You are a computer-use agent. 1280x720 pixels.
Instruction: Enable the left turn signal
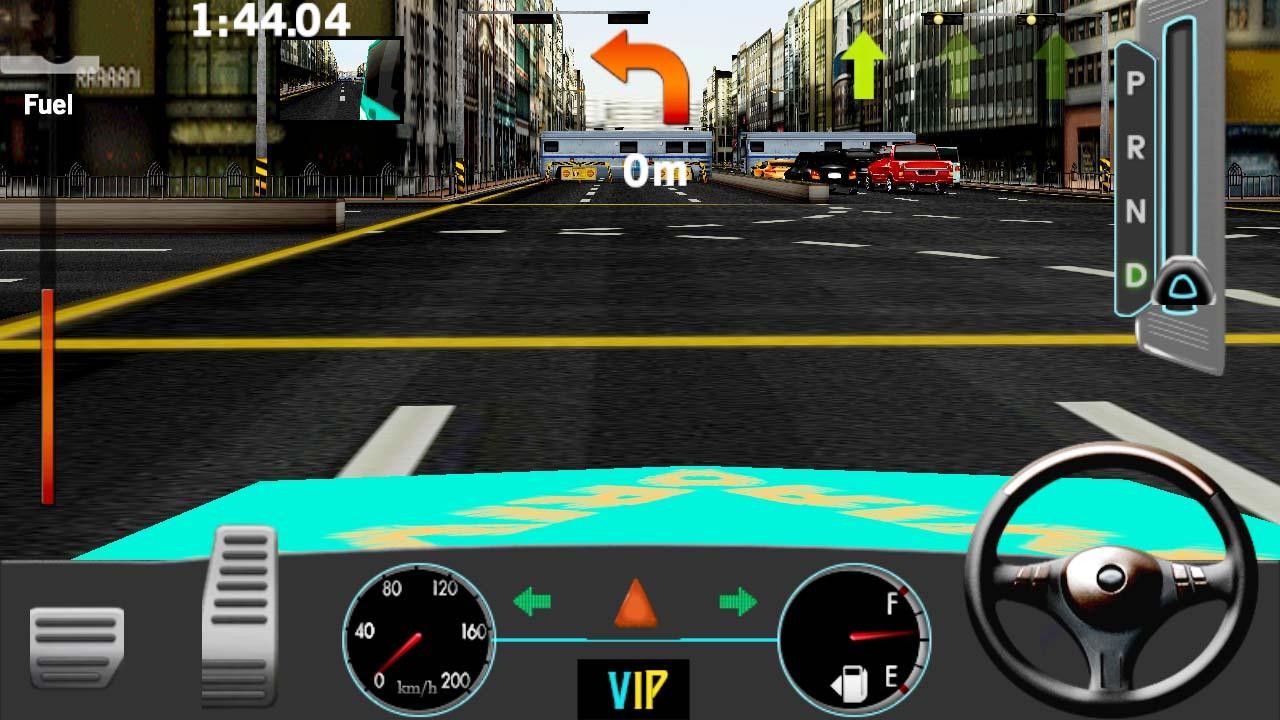pyautogui.click(x=530, y=602)
